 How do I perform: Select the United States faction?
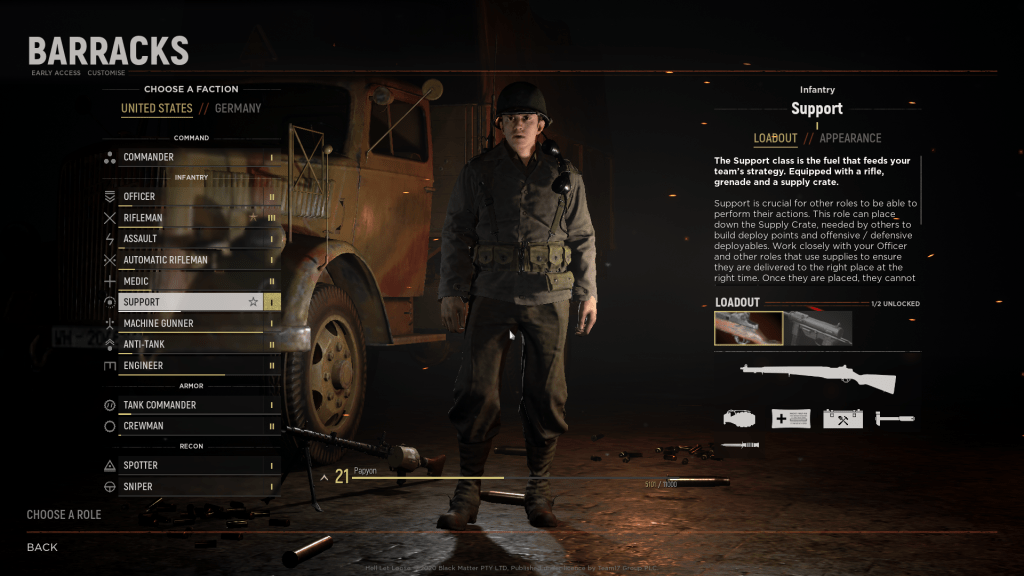157,108
